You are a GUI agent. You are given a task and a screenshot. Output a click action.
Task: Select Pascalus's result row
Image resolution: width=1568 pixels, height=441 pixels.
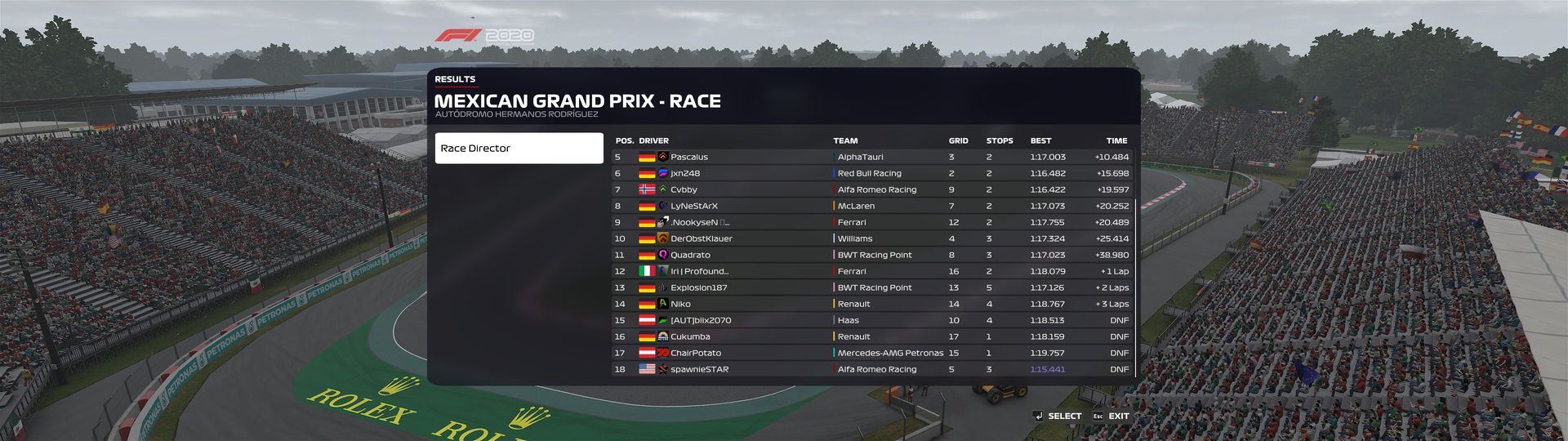(x=871, y=157)
